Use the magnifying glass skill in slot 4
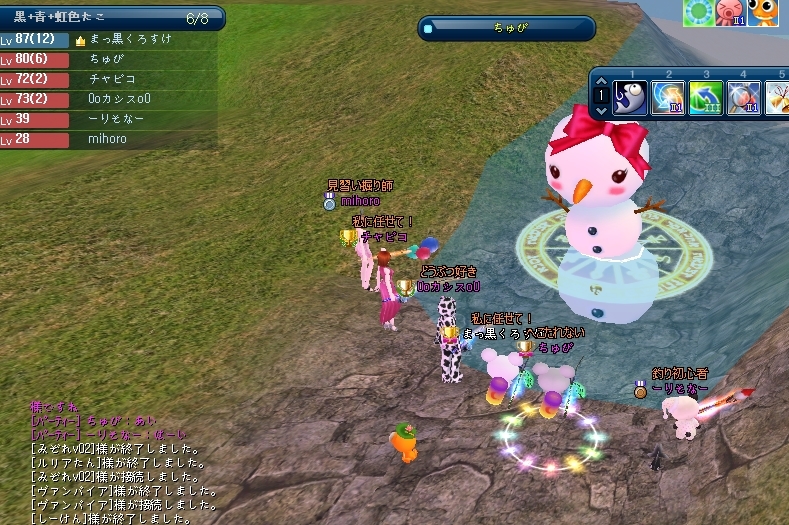 [x=744, y=98]
